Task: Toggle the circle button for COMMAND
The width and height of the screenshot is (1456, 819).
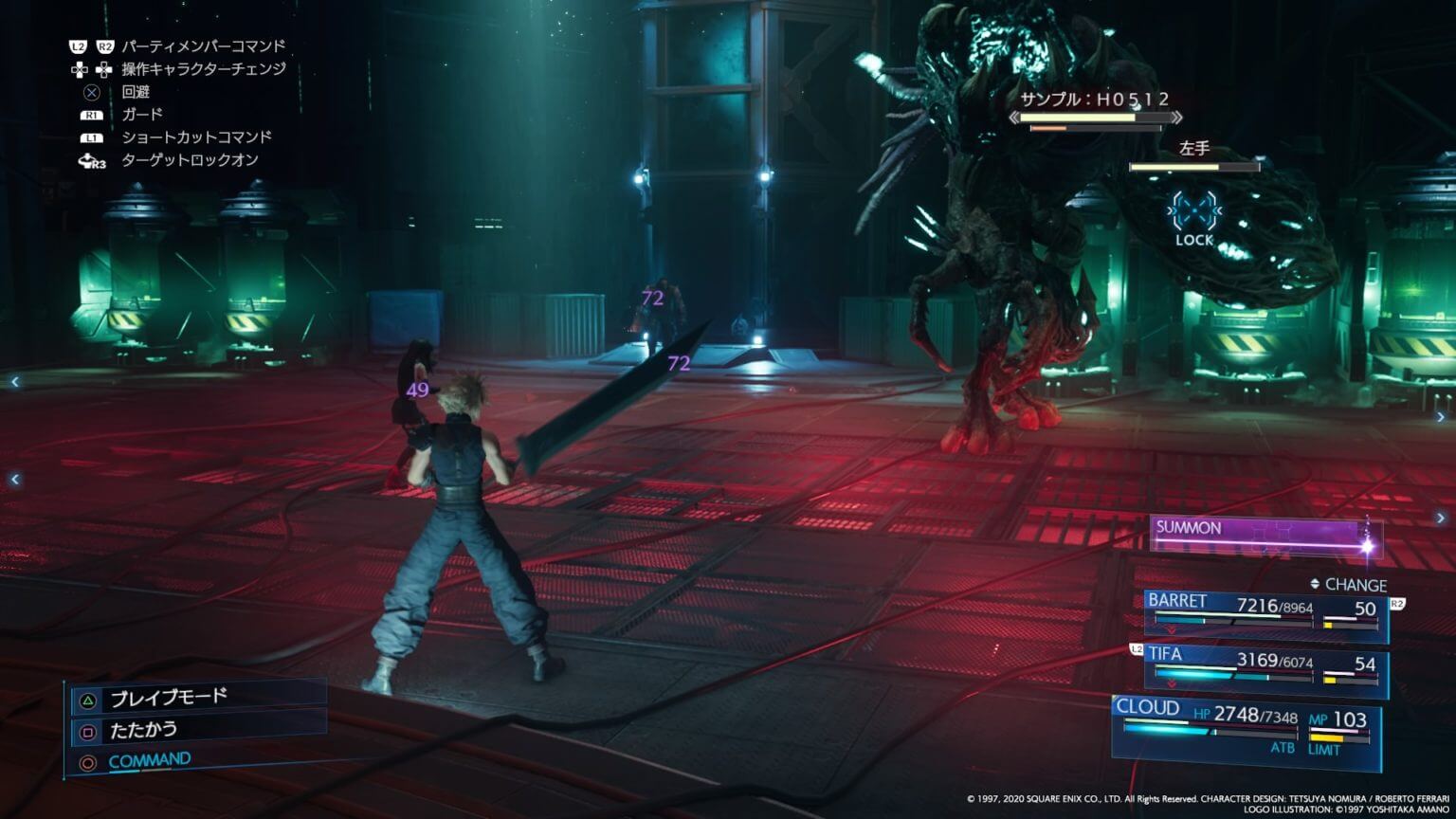Action: click(x=89, y=762)
